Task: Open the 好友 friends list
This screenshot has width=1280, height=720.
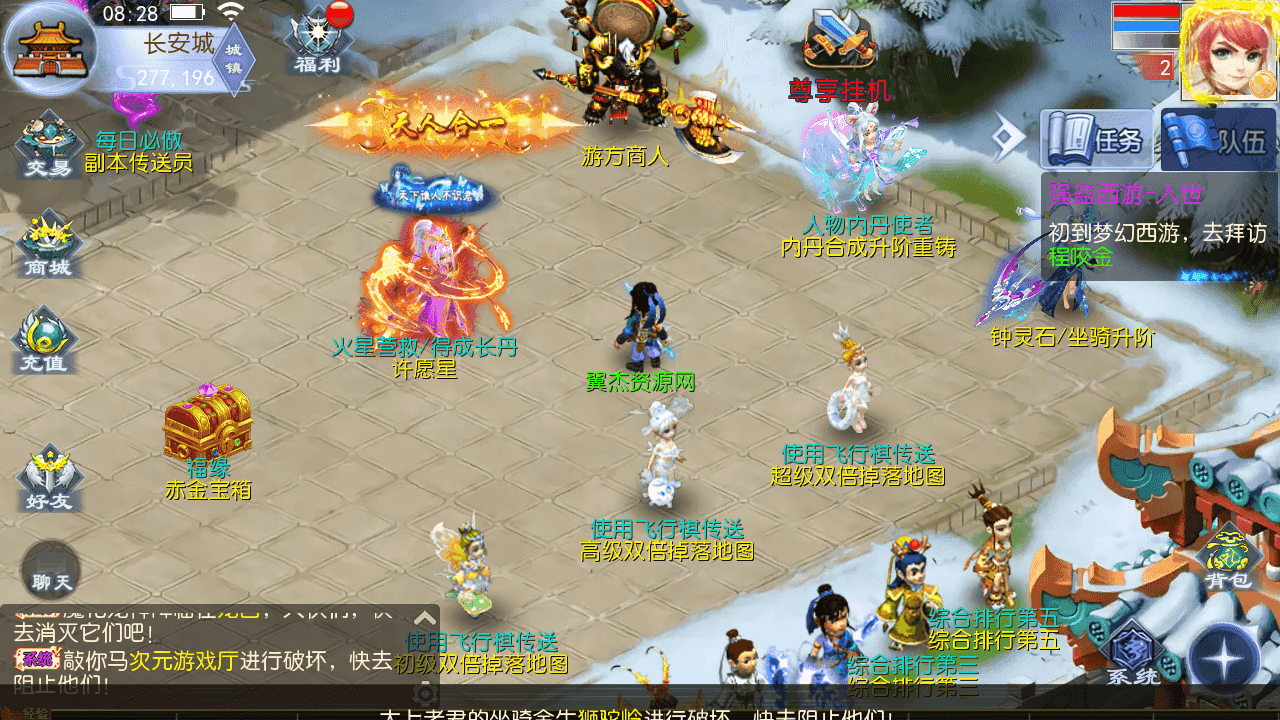Action: coord(48,478)
